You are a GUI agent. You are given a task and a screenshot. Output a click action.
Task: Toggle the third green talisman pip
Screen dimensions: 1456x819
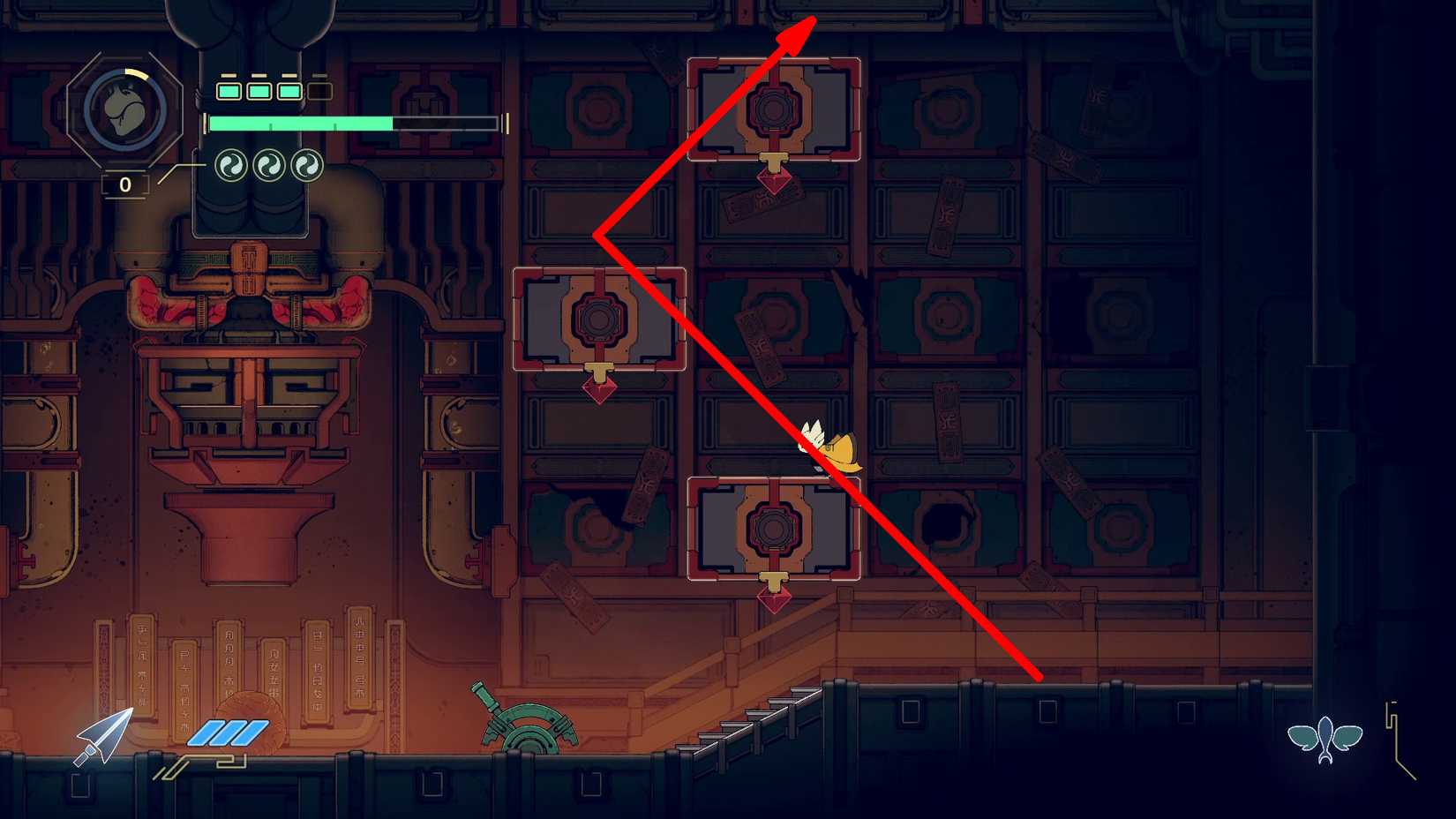(x=289, y=89)
